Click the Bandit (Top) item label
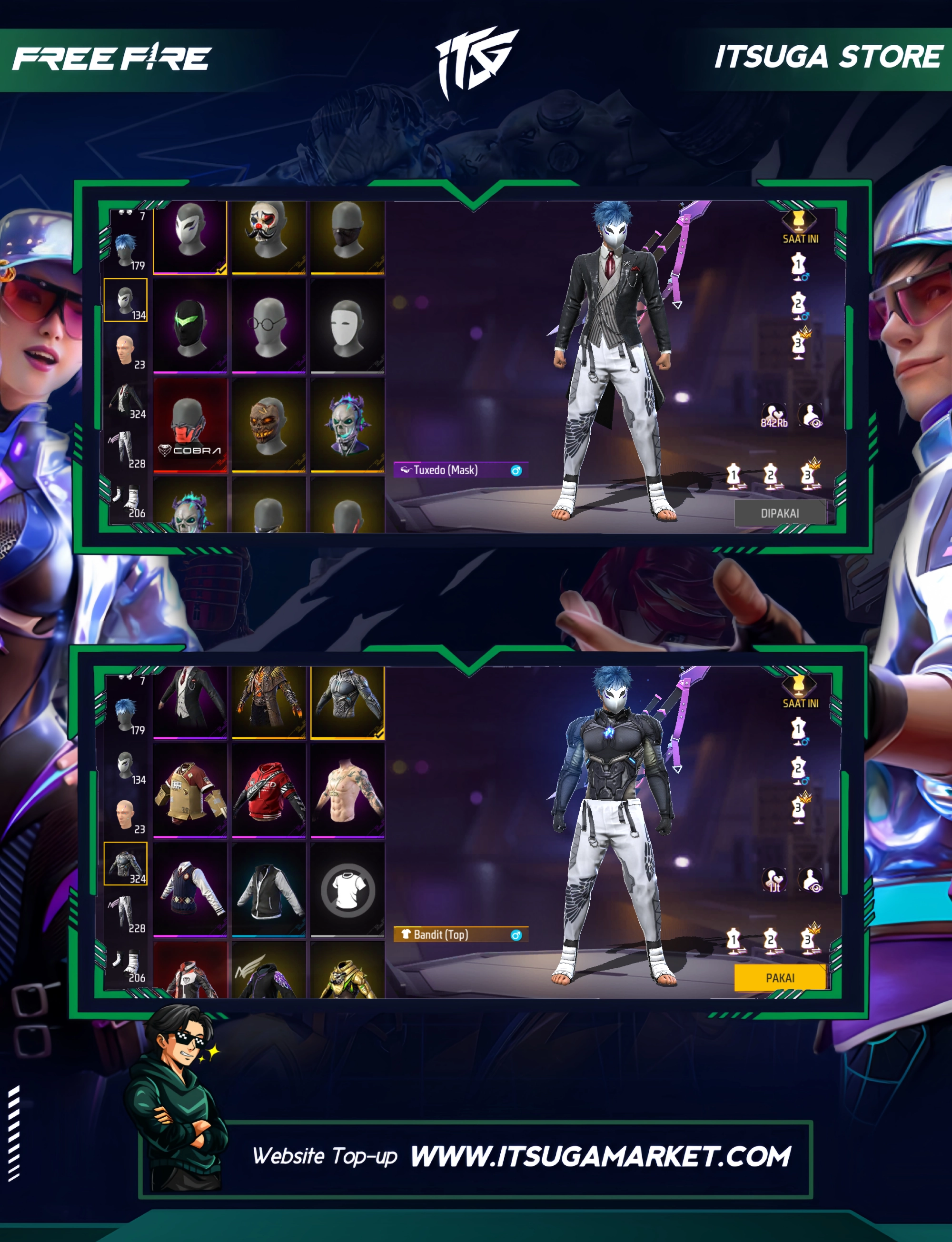This screenshot has height=1242, width=952. (x=441, y=934)
